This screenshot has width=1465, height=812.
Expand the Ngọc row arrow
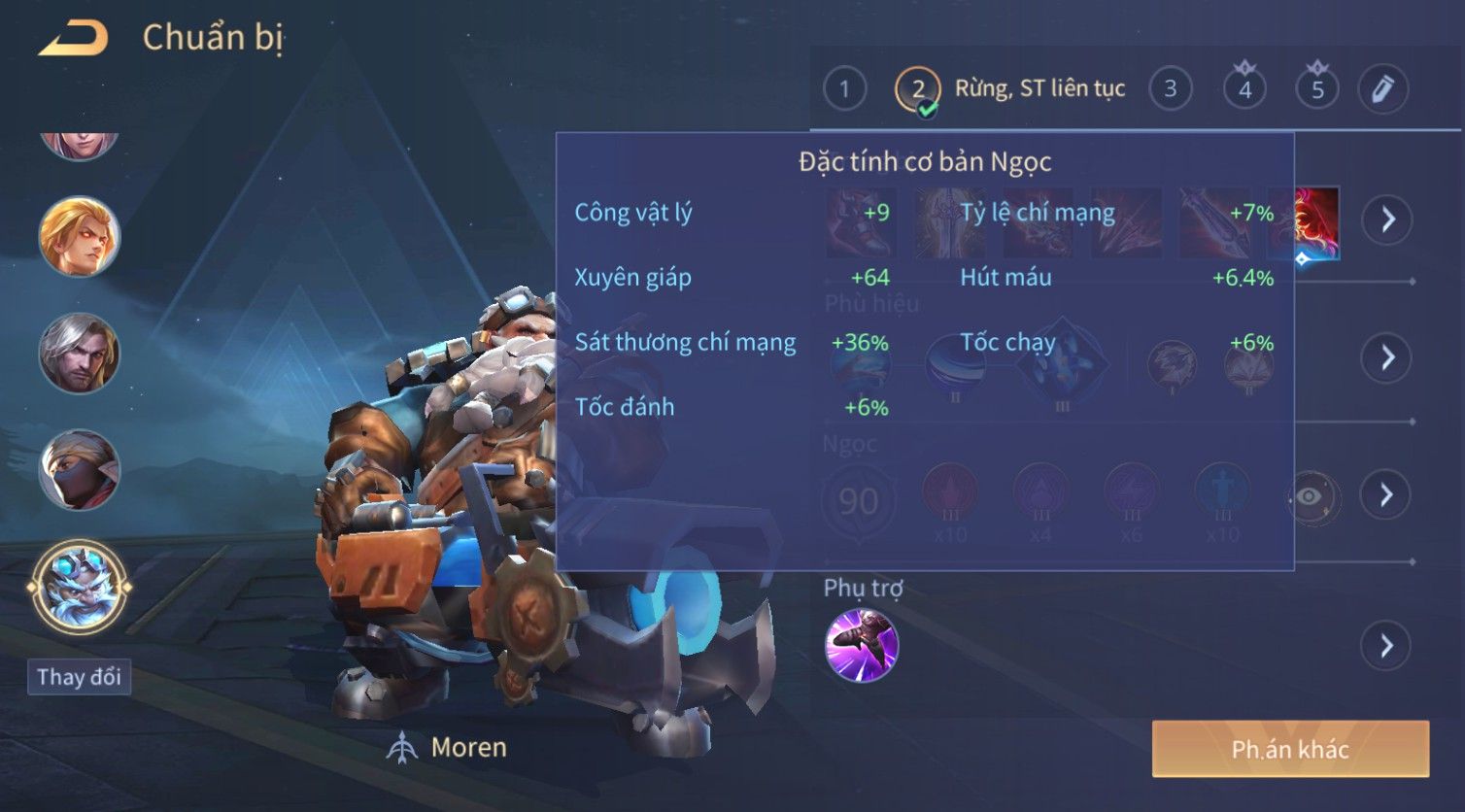pyautogui.click(x=1386, y=495)
